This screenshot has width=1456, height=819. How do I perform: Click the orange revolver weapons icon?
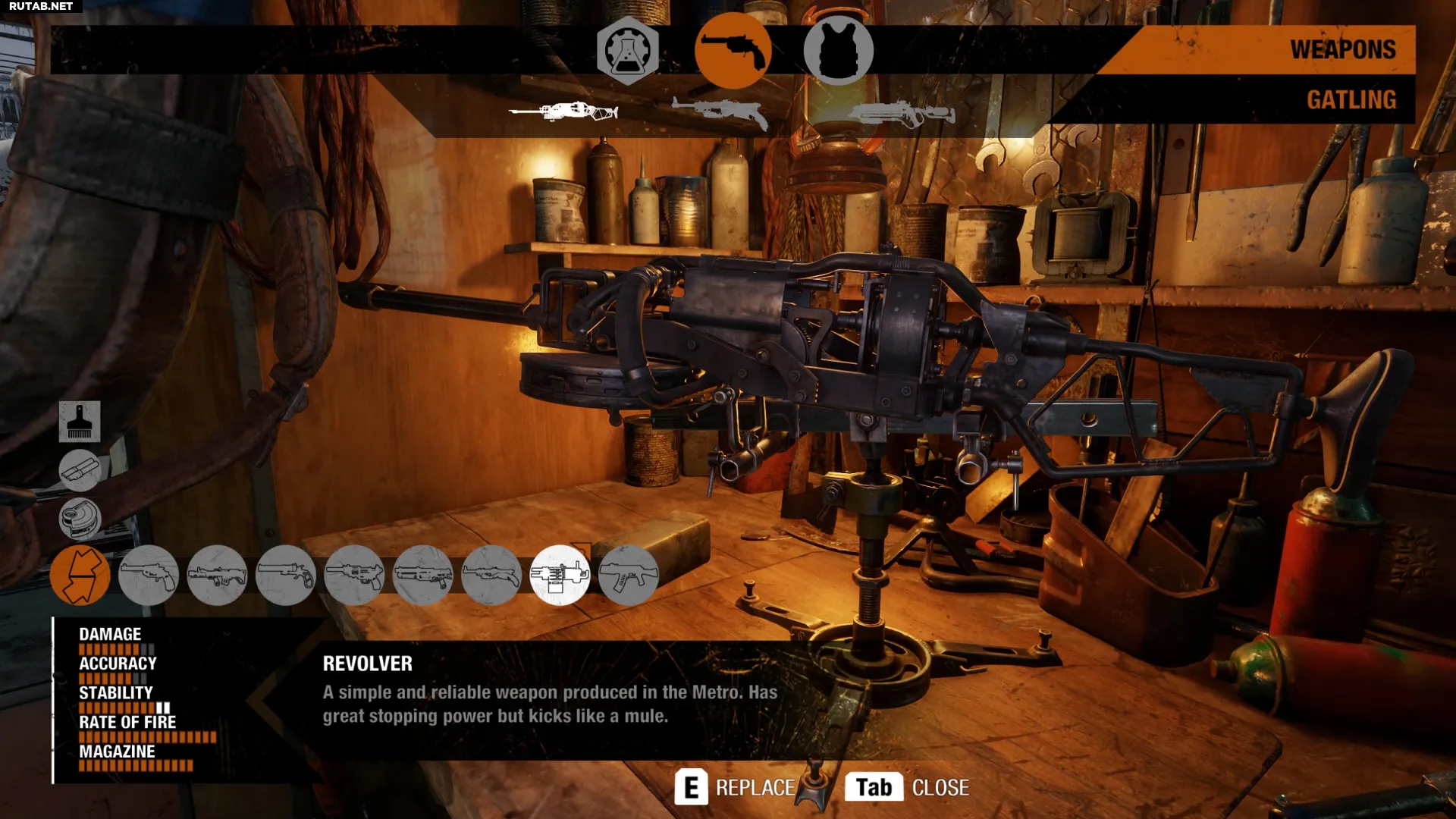pos(734,50)
